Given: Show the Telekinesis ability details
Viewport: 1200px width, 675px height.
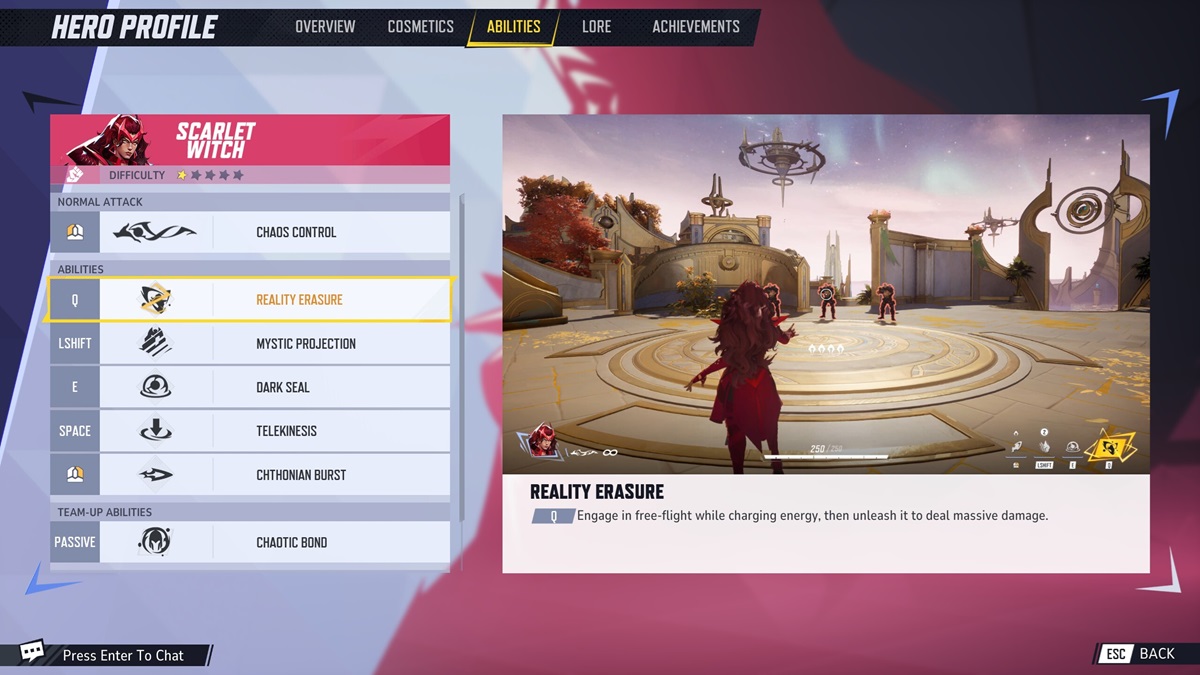Looking at the screenshot, I should pyautogui.click(x=250, y=431).
